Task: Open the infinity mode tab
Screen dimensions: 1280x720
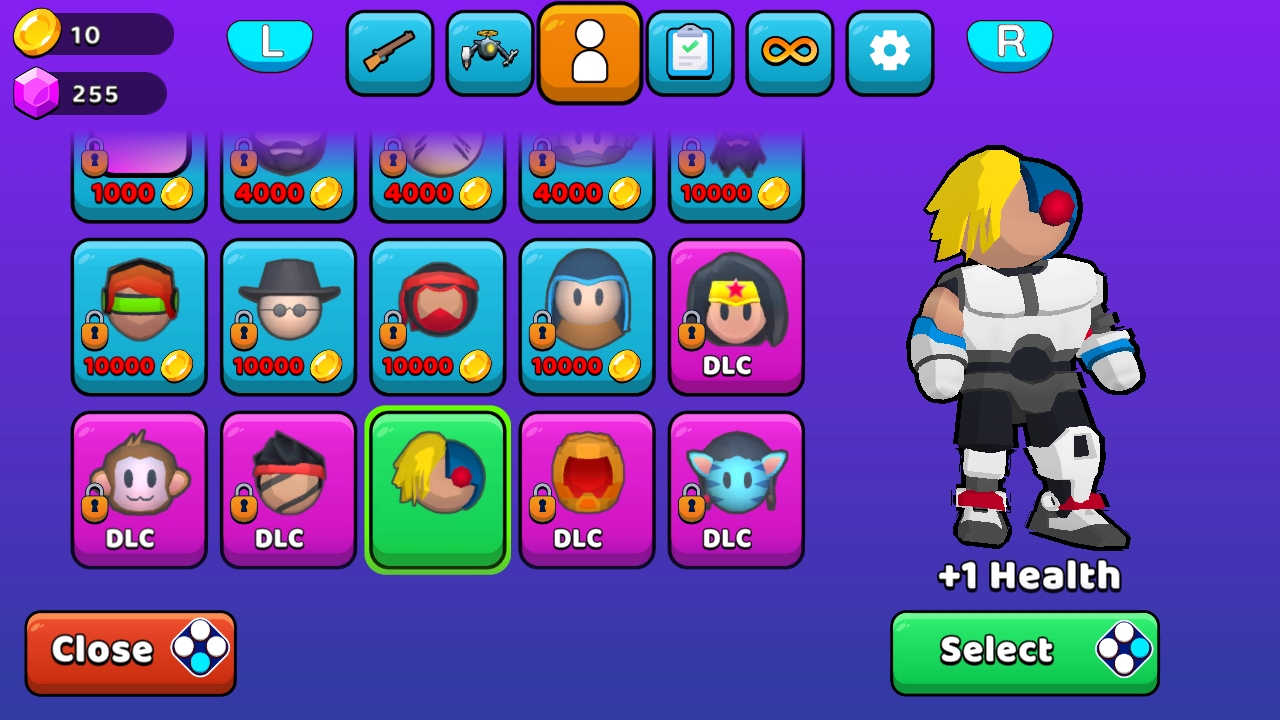Action: pos(789,52)
